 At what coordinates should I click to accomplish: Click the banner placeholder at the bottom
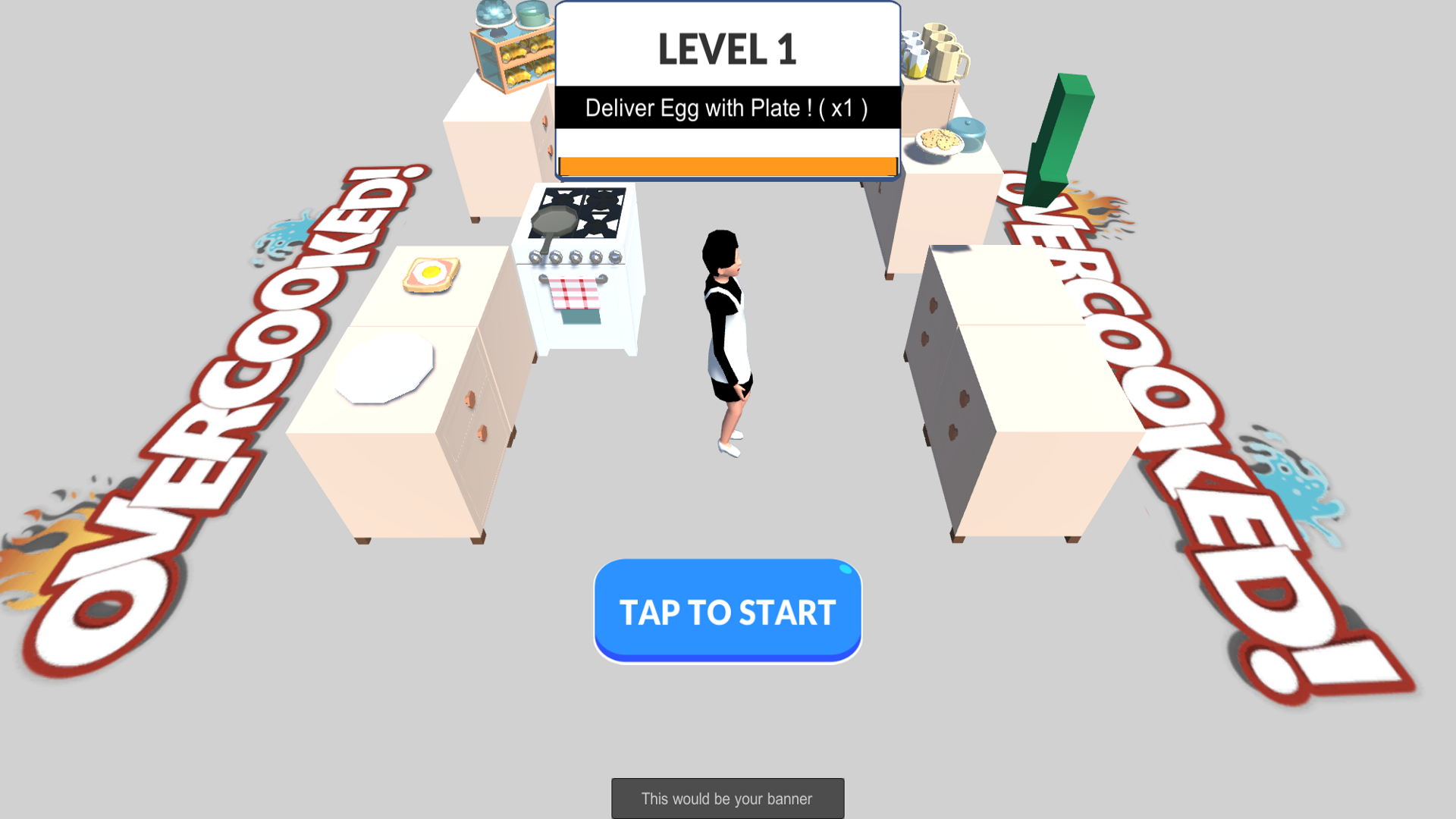click(726, 798)
